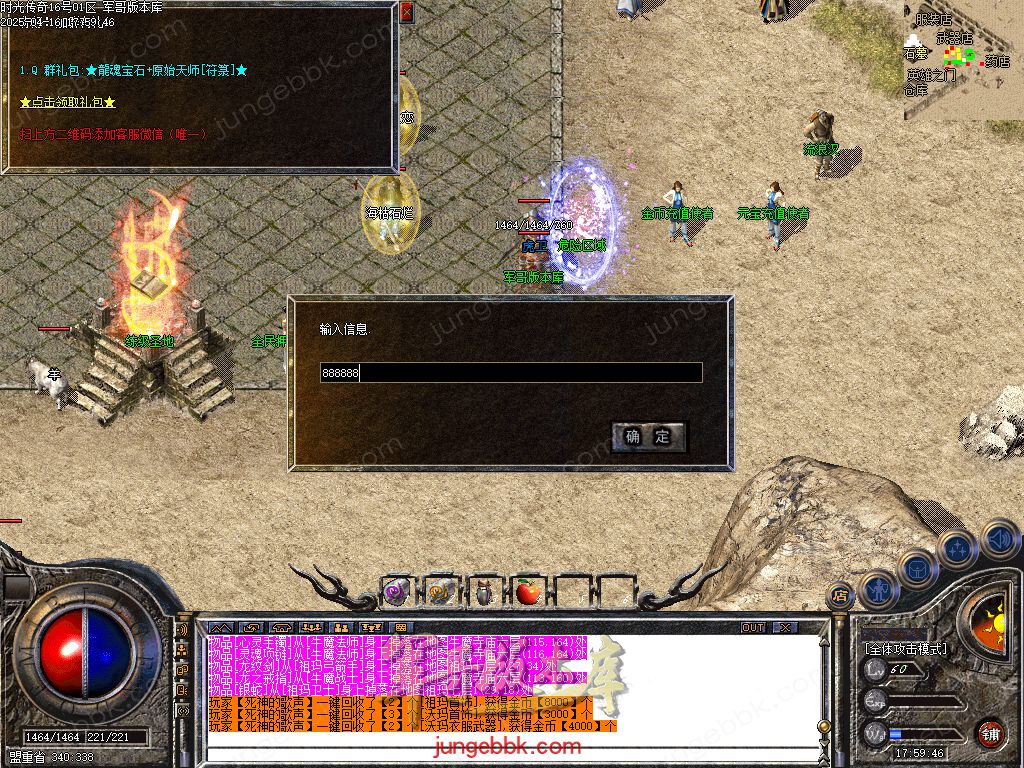
Task: Focus the 输入信息 text field
Action: (510, 373)
